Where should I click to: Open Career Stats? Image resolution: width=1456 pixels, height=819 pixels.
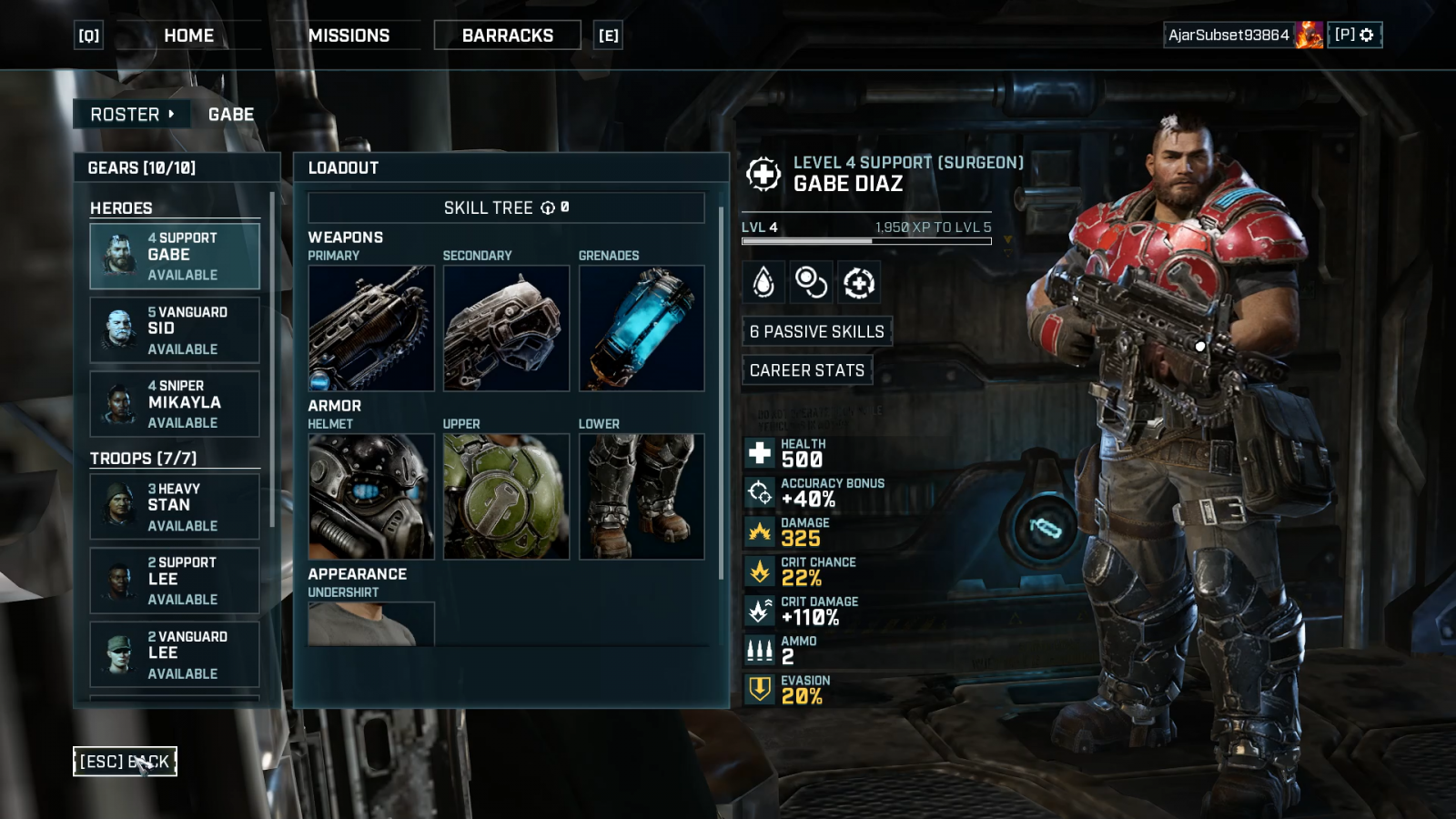pyautogui.click(x=807, y=370)
